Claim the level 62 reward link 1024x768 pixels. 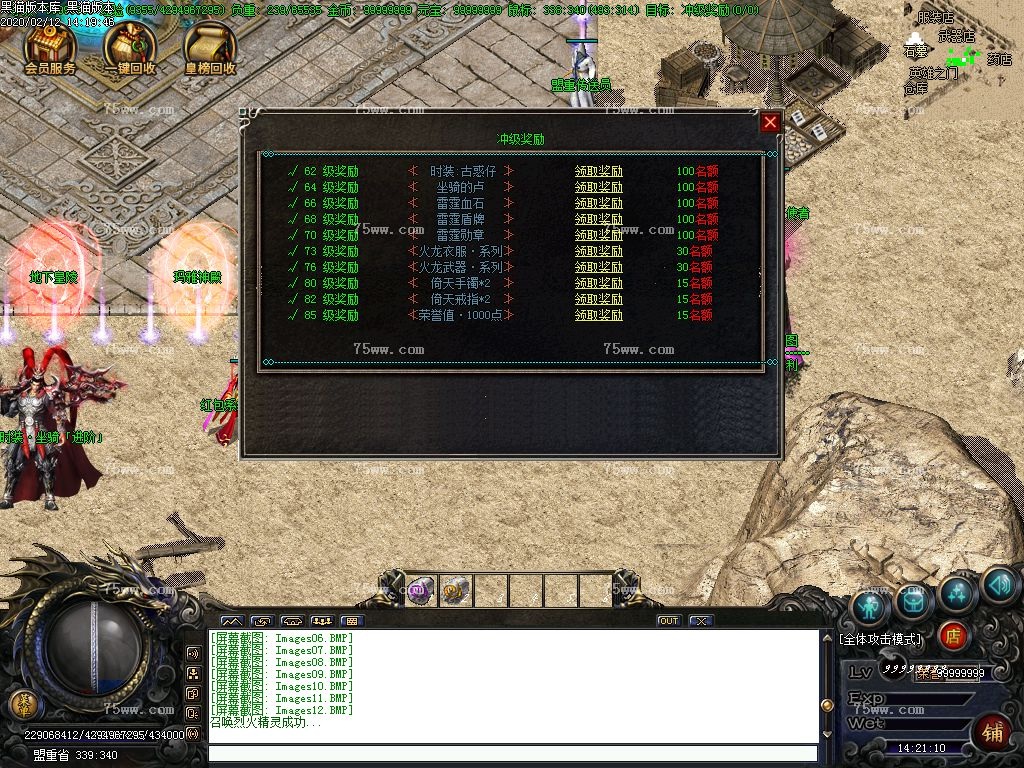[x=598, y=171]
